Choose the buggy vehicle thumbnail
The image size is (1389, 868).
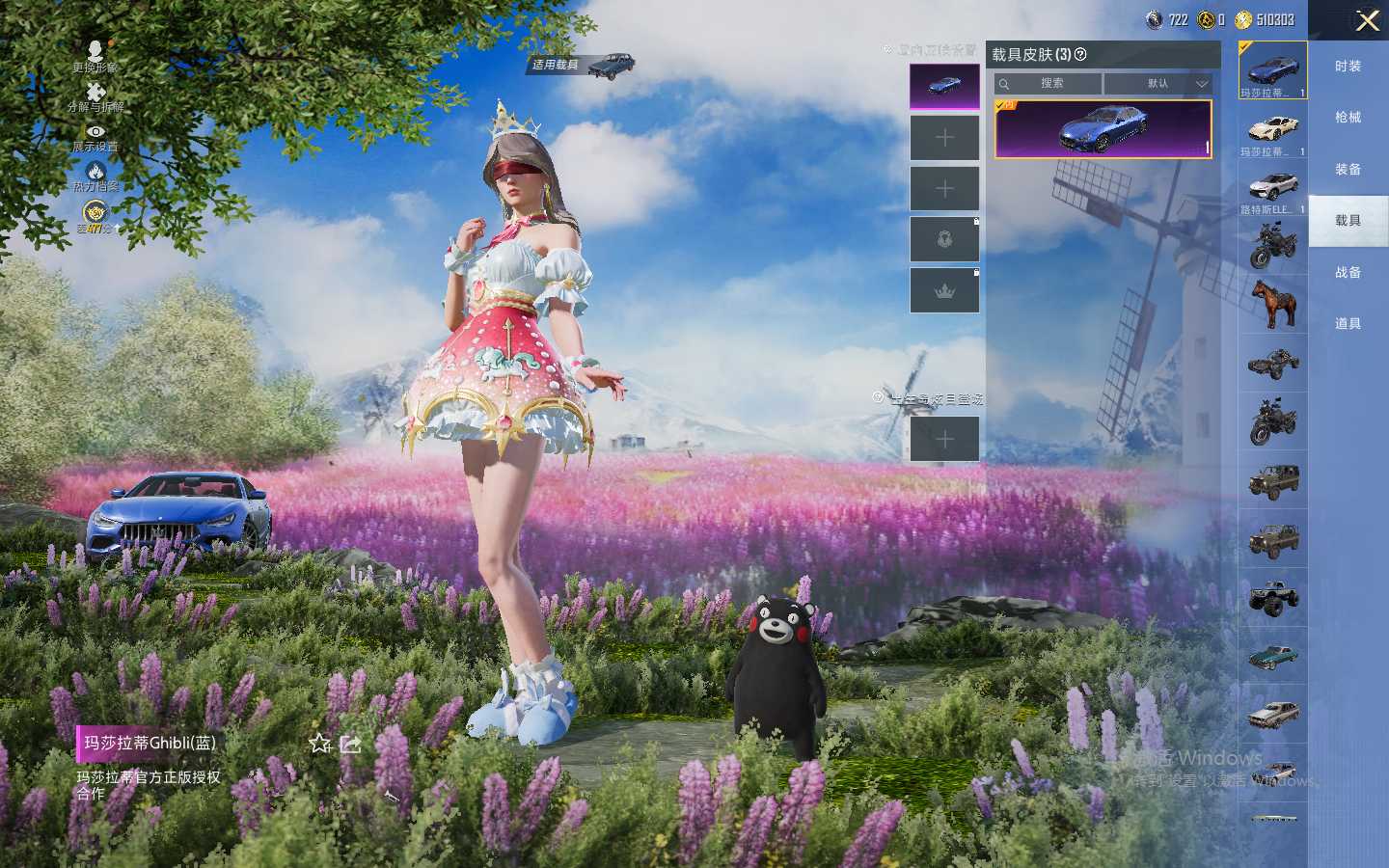1272,363
